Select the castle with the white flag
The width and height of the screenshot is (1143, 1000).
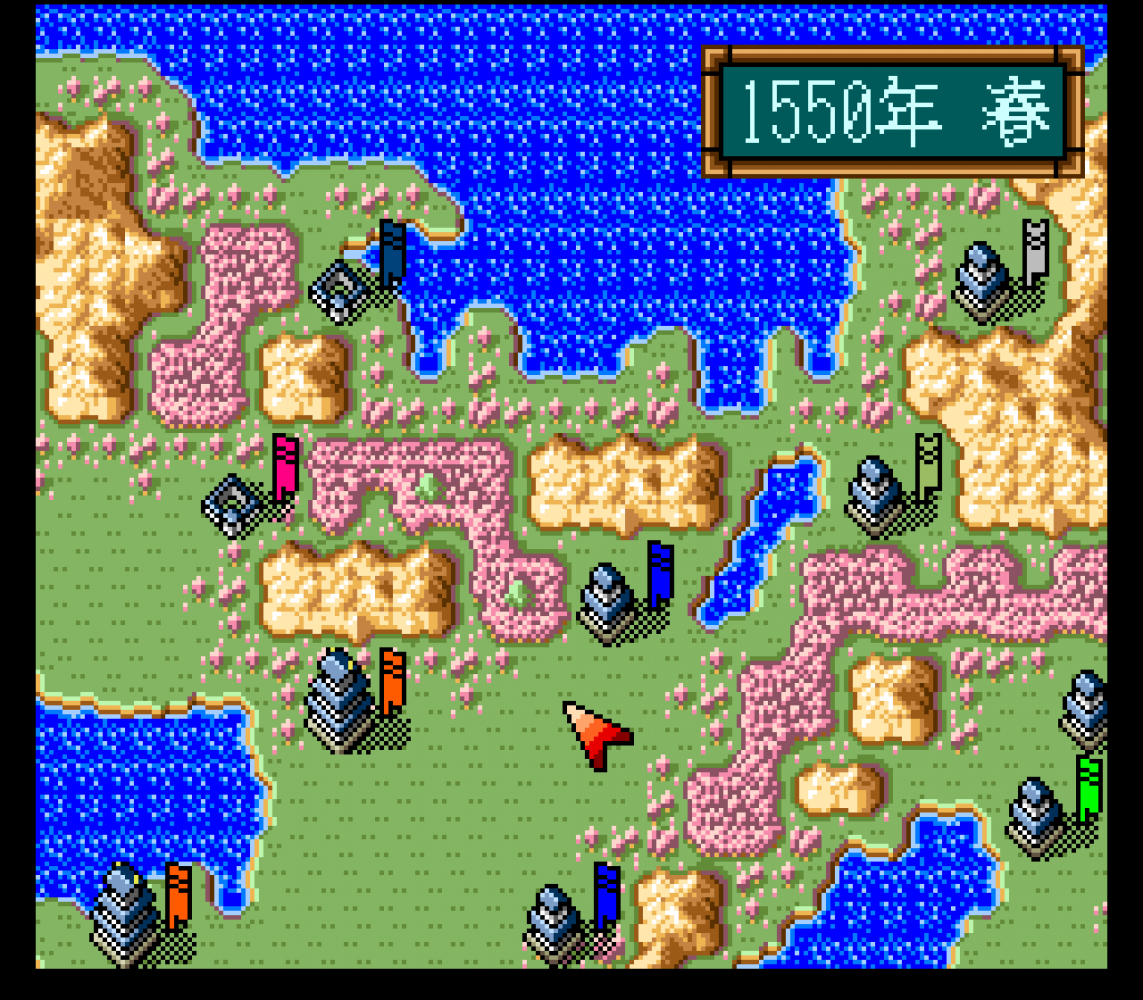click(x=985, y=279)
